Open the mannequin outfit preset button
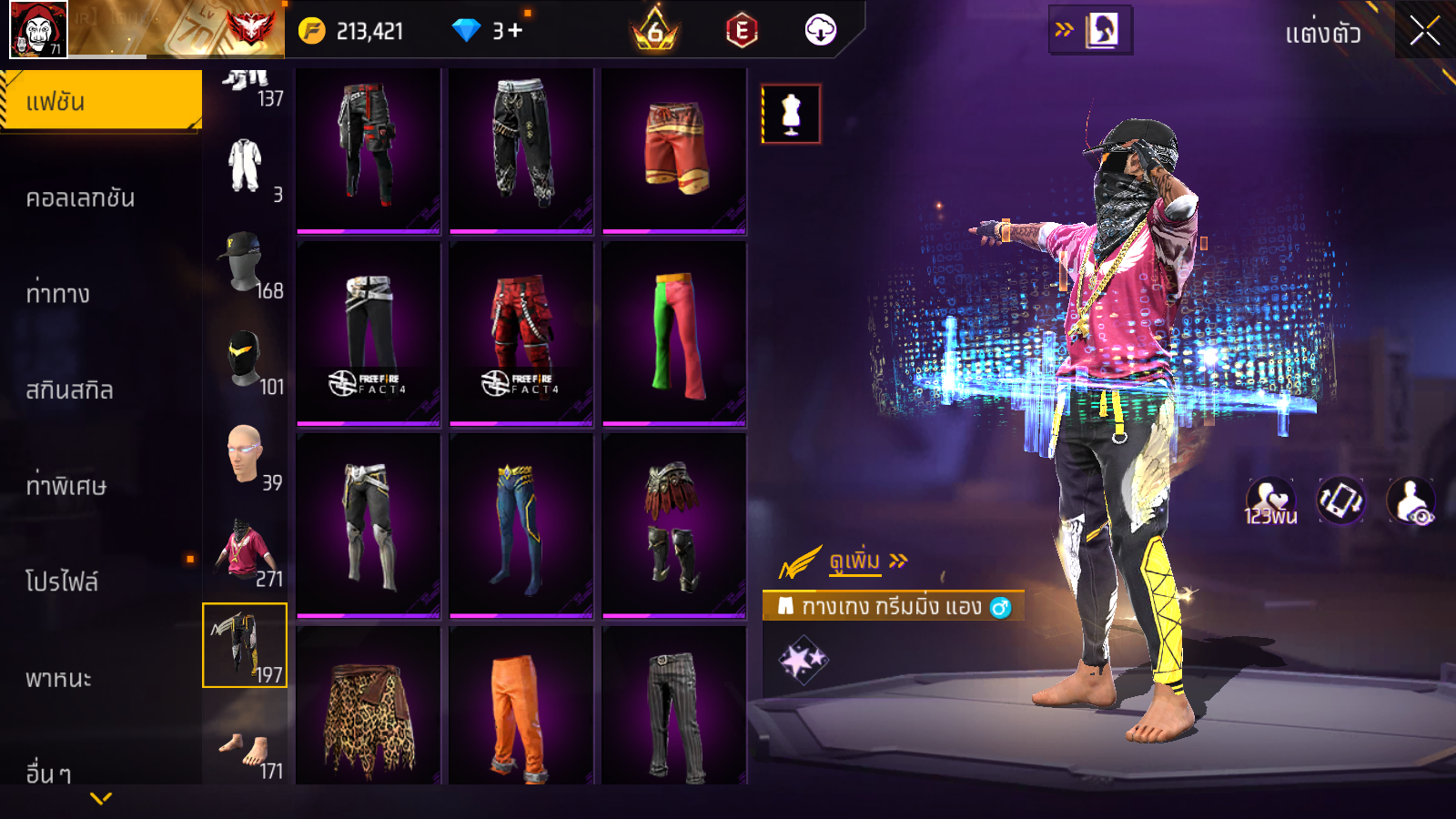This screenshot has height=819, width=1456. 791,115
